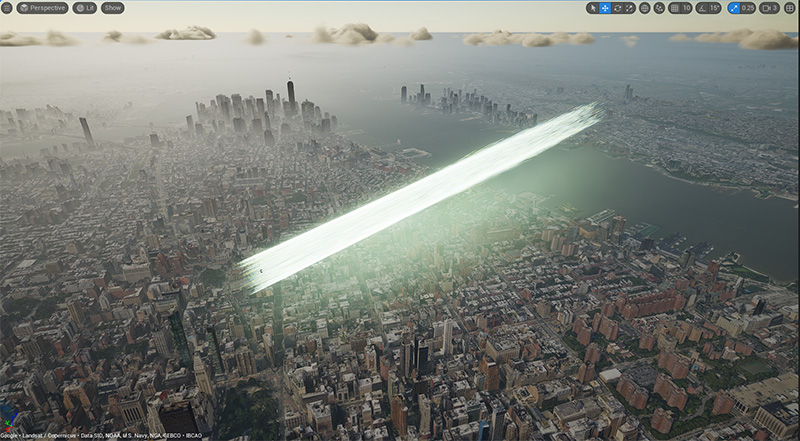Toggle surface snapping button
This screenshot has height=441, width=800.
coord(659,8)
